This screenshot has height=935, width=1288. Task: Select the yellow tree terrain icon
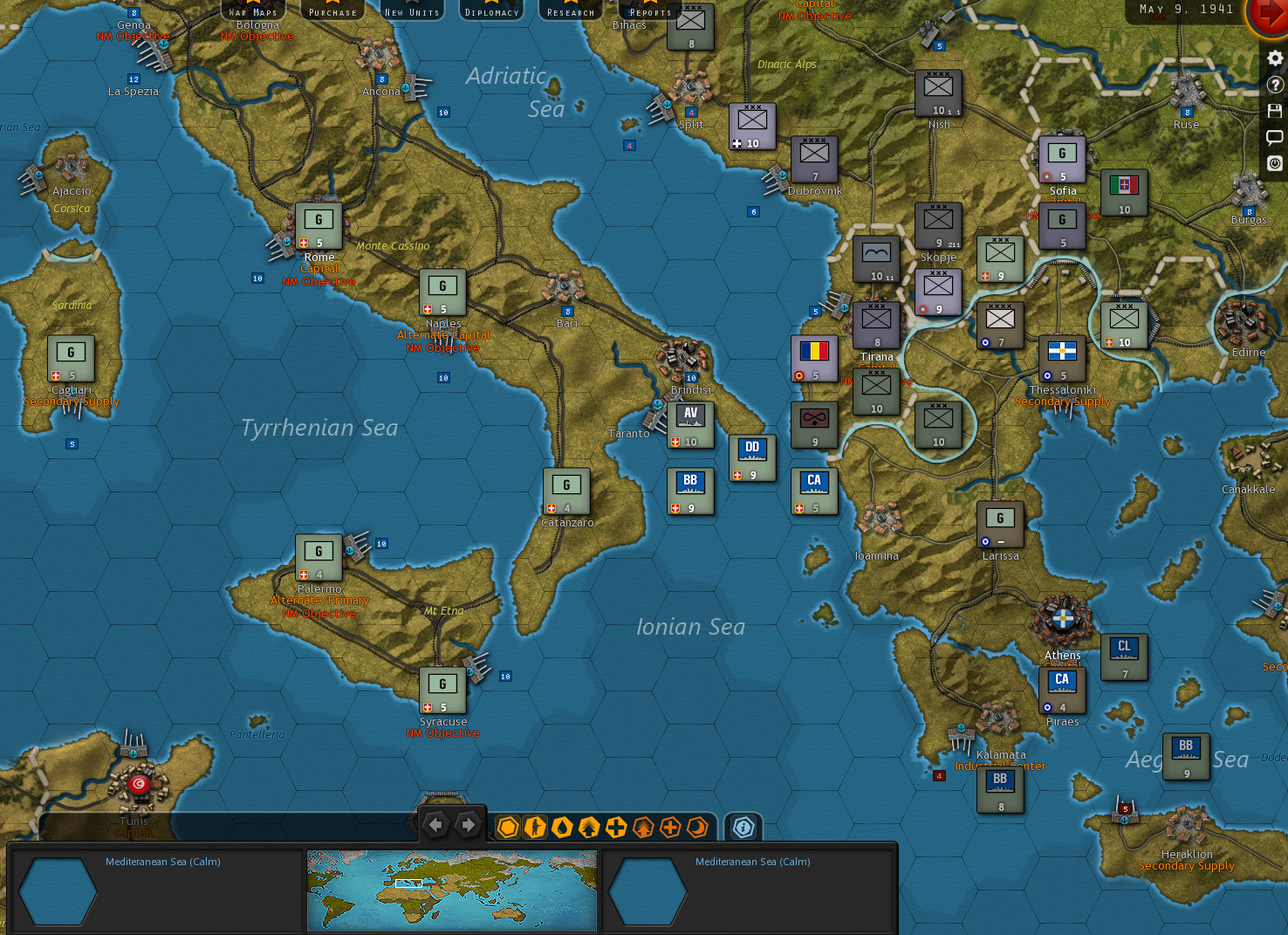(x=589, y=828)
